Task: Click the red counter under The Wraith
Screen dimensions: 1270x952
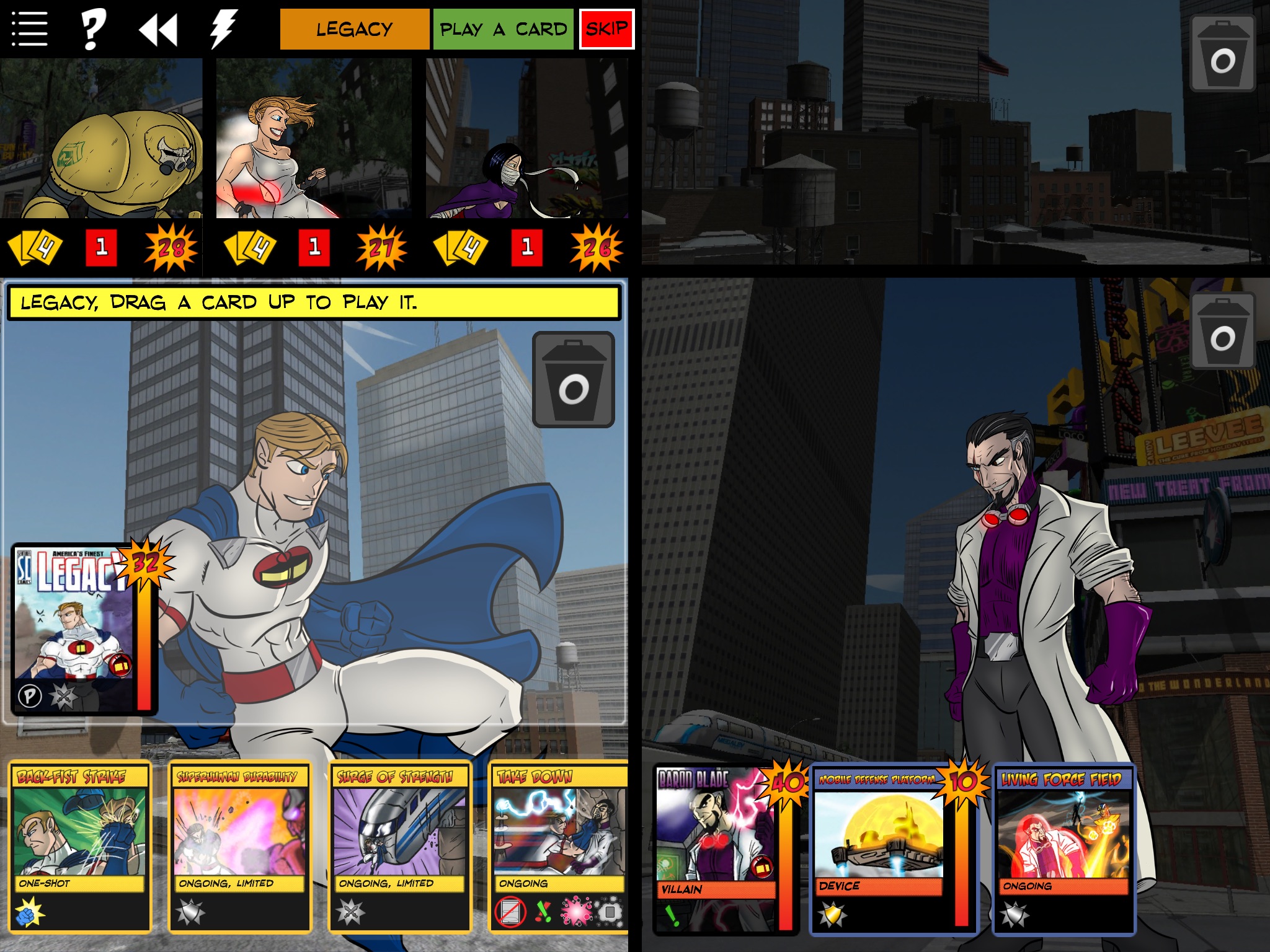Action: click(x=526, y=247)
